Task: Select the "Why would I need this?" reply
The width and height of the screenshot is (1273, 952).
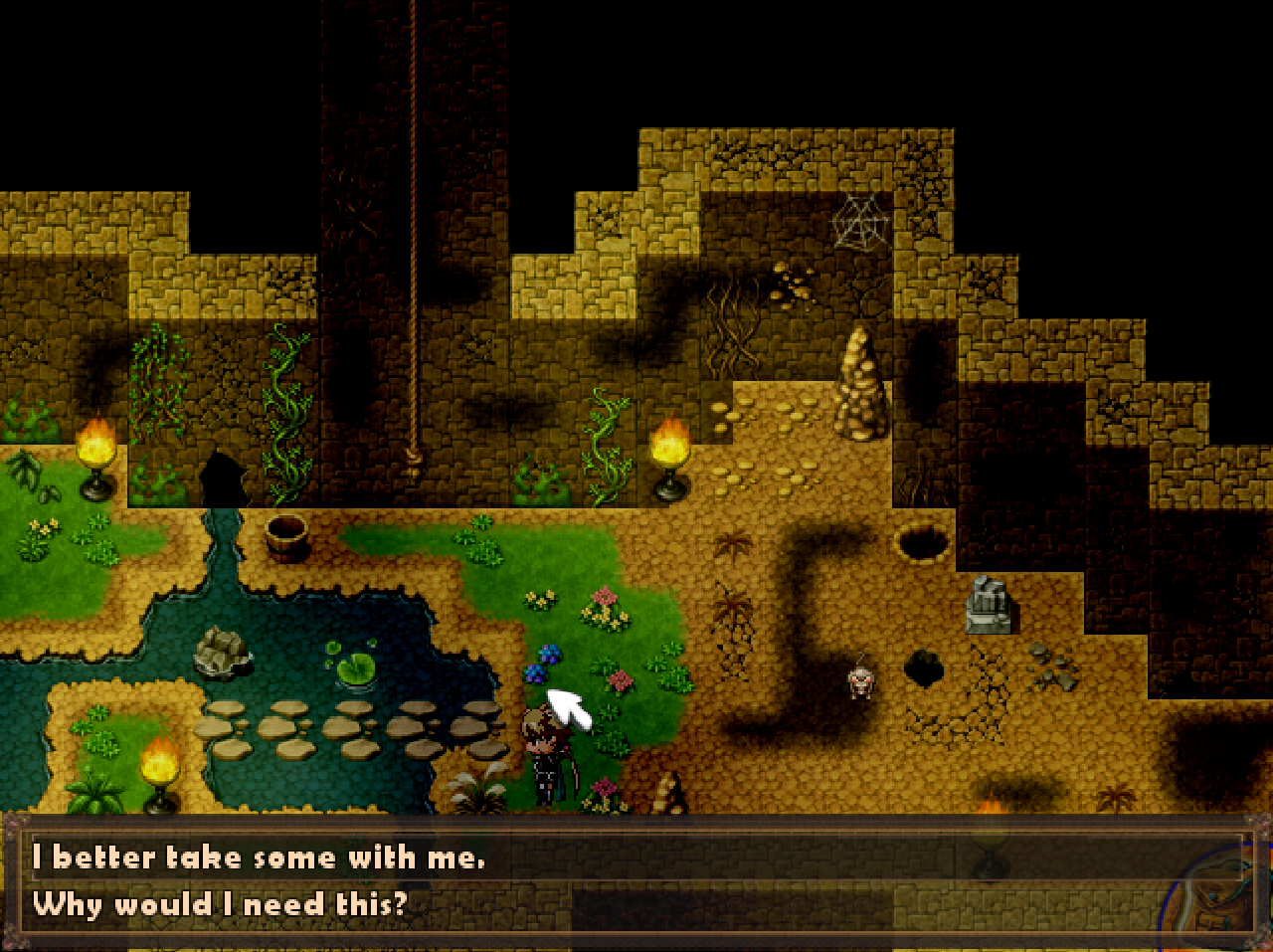Action: pyautogui.click(x=220, y=904)
